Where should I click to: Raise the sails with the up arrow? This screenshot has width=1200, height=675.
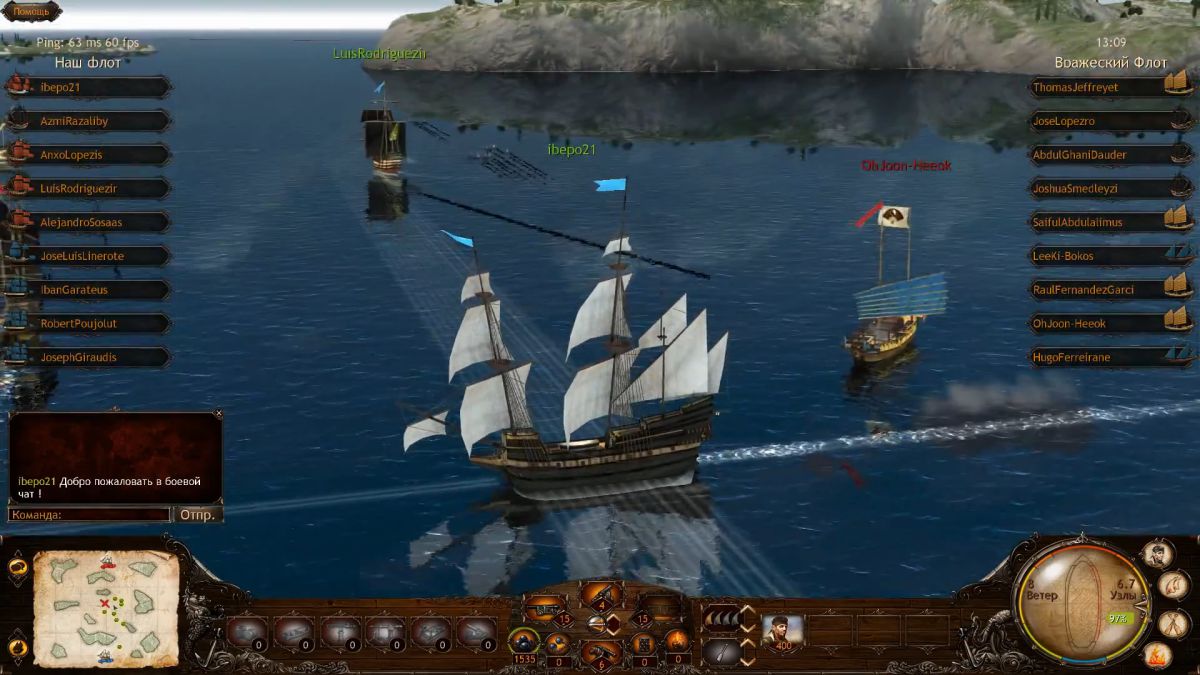(x=747, y=610)
